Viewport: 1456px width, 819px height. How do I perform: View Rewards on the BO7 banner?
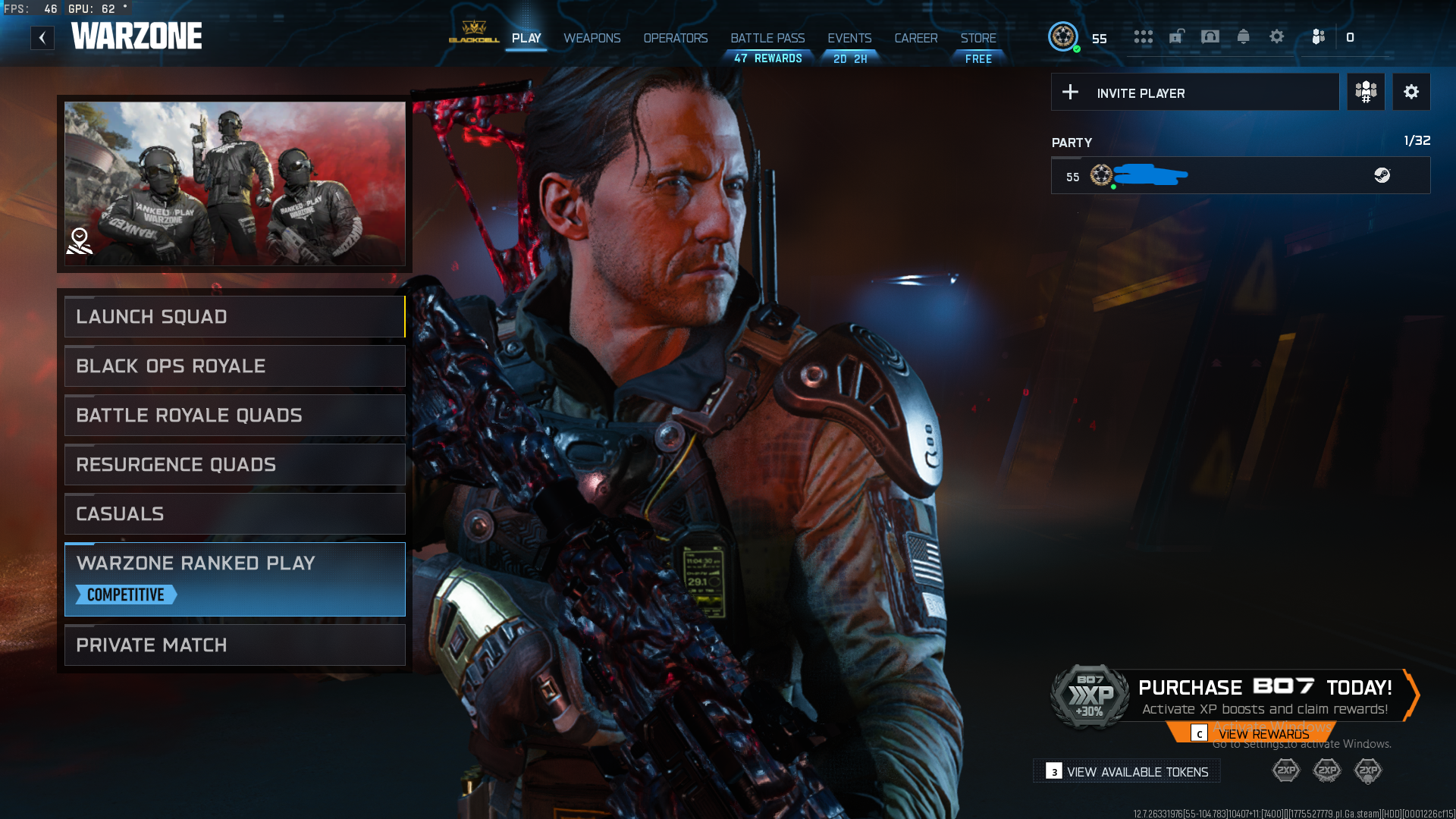click(1263, 734)
